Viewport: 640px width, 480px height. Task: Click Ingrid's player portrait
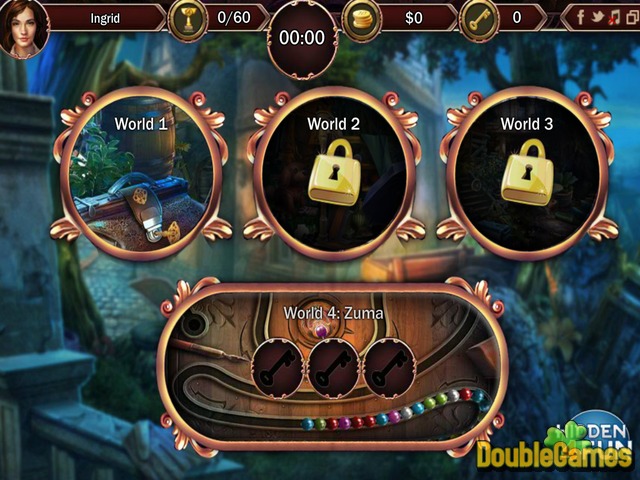click(x=22, y=27)
